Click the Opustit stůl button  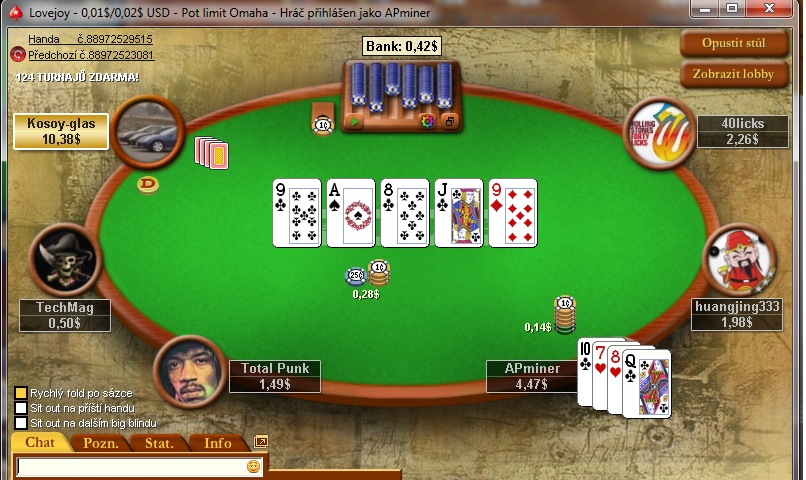(x=733, y=43)
